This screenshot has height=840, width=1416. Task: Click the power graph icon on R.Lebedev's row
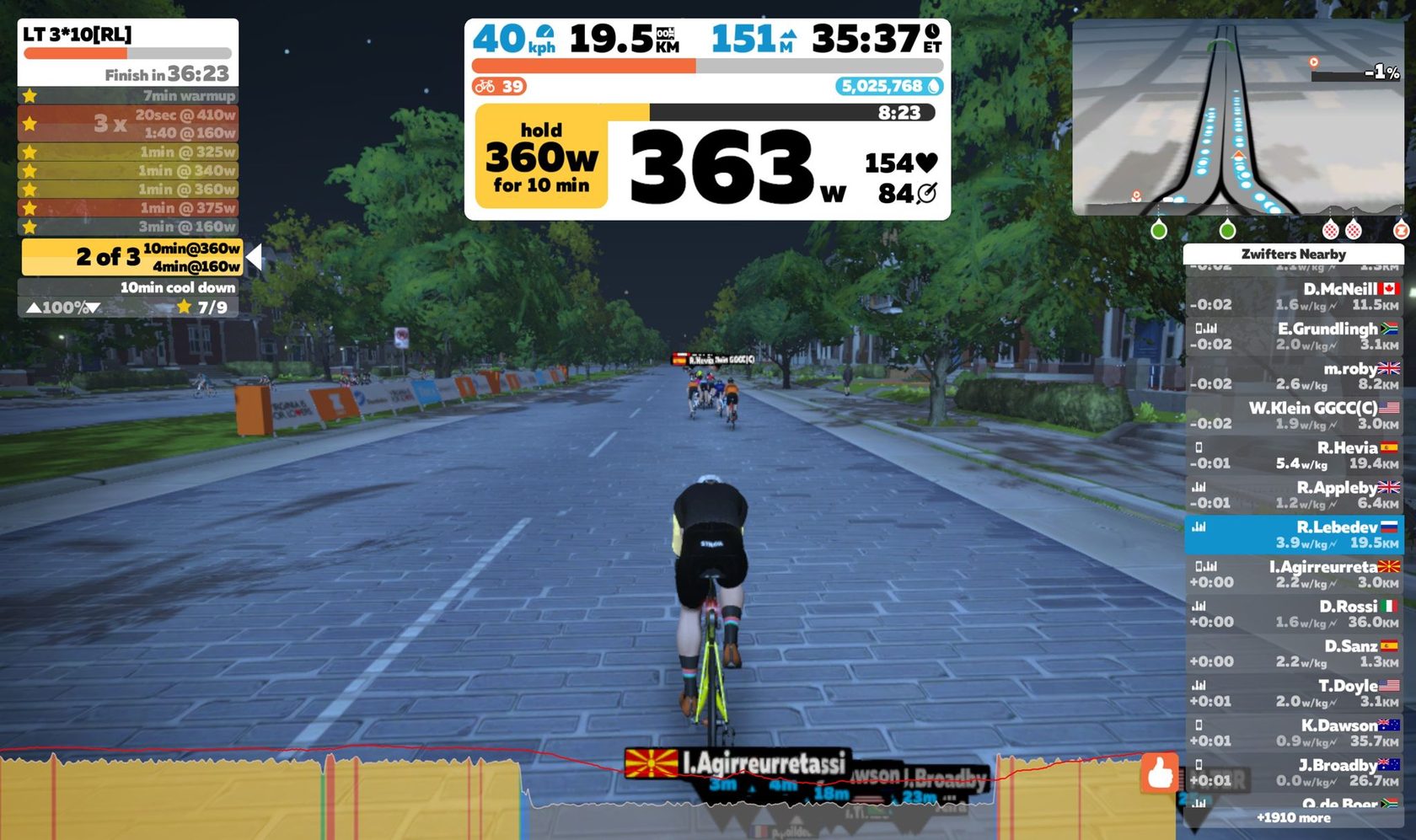click(1200, 527)
